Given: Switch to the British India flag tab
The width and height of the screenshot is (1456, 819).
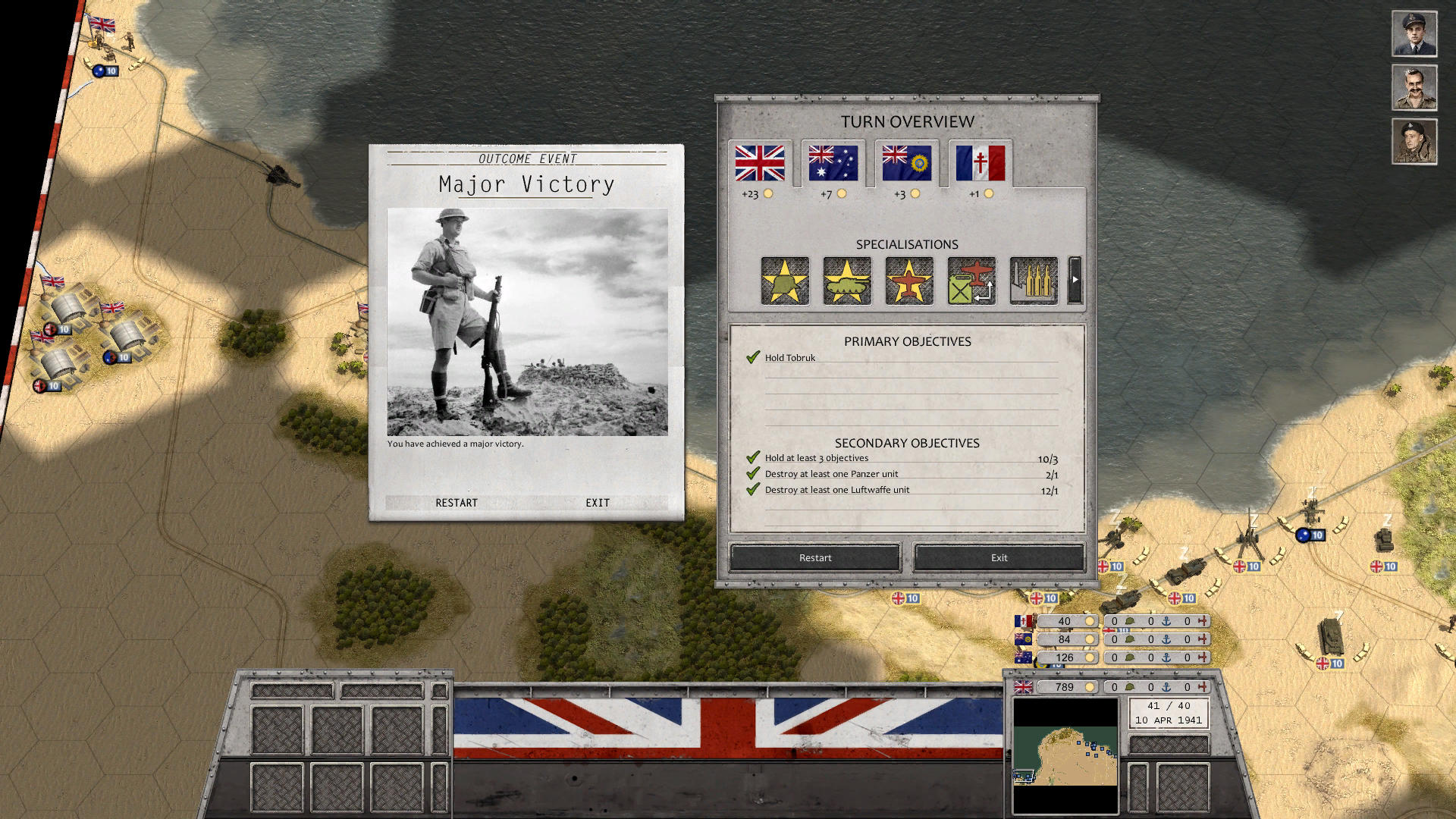Looking at the screenshot, I should (906, 164).
